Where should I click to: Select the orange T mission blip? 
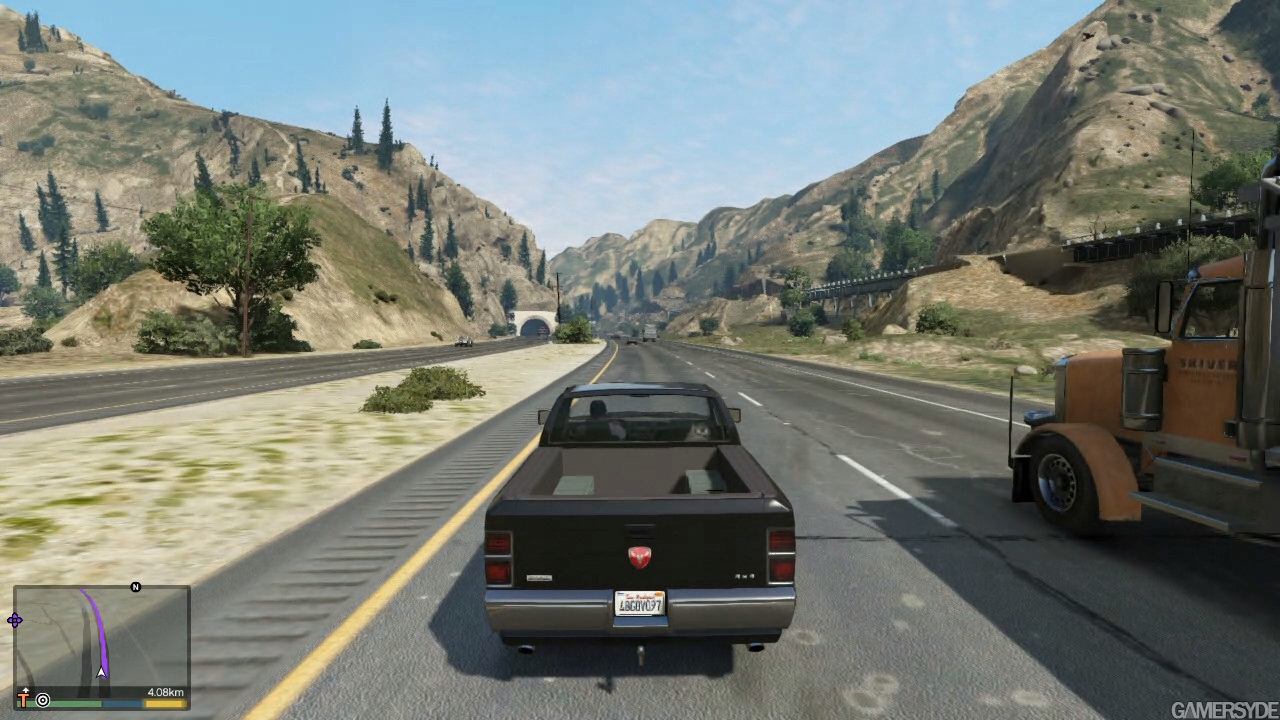(24, 699)
